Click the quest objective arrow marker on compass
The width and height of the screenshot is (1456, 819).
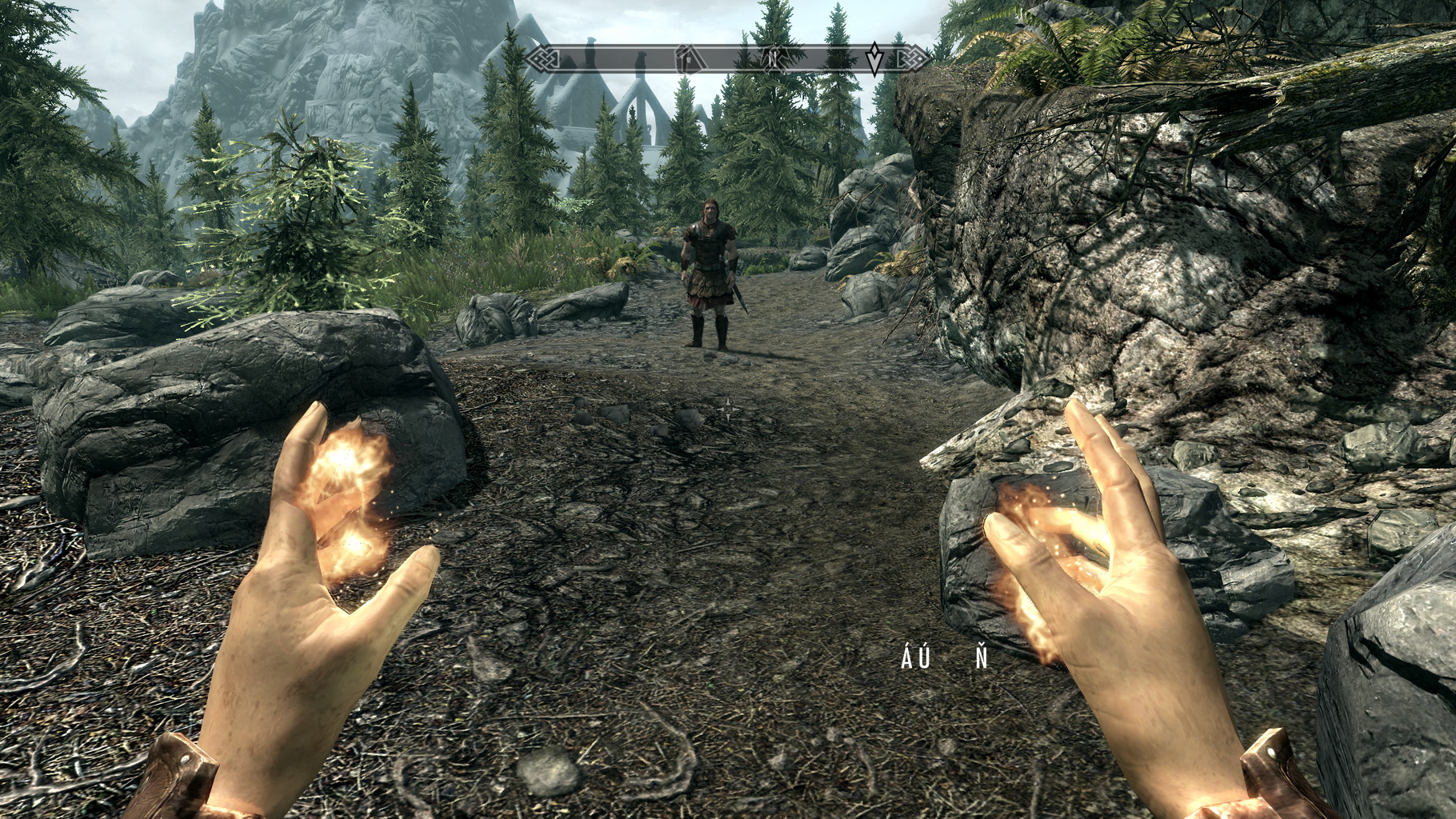[876, 58]
